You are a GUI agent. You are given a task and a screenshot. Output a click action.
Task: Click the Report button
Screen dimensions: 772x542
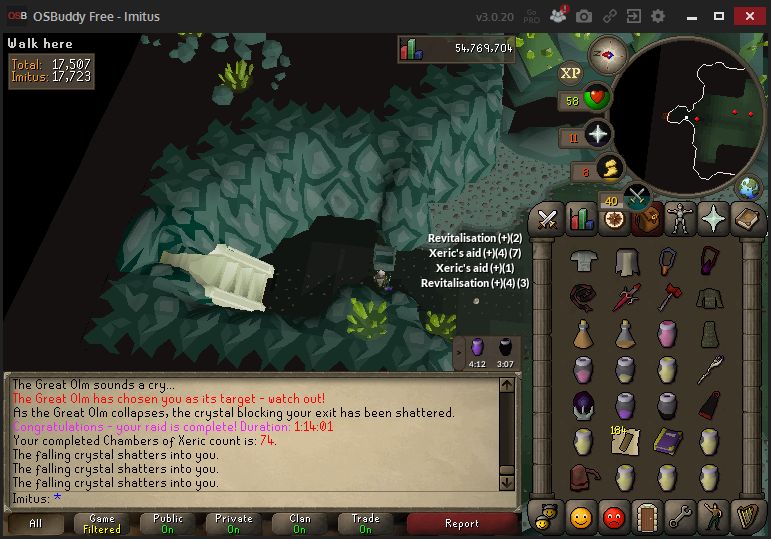(461, 523)
